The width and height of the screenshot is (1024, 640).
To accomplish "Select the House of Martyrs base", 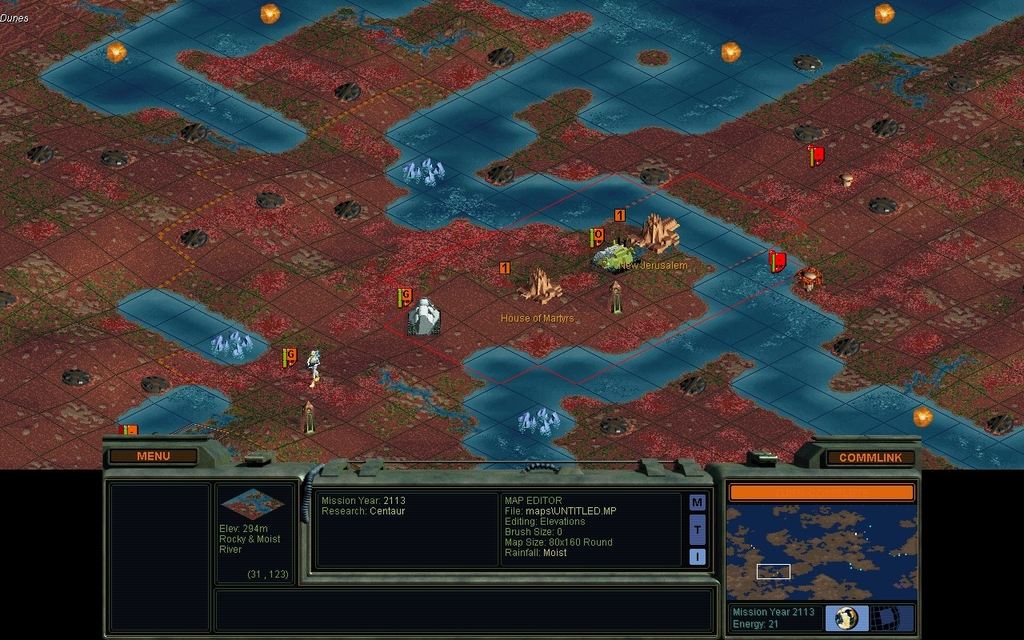I will 541,287.
